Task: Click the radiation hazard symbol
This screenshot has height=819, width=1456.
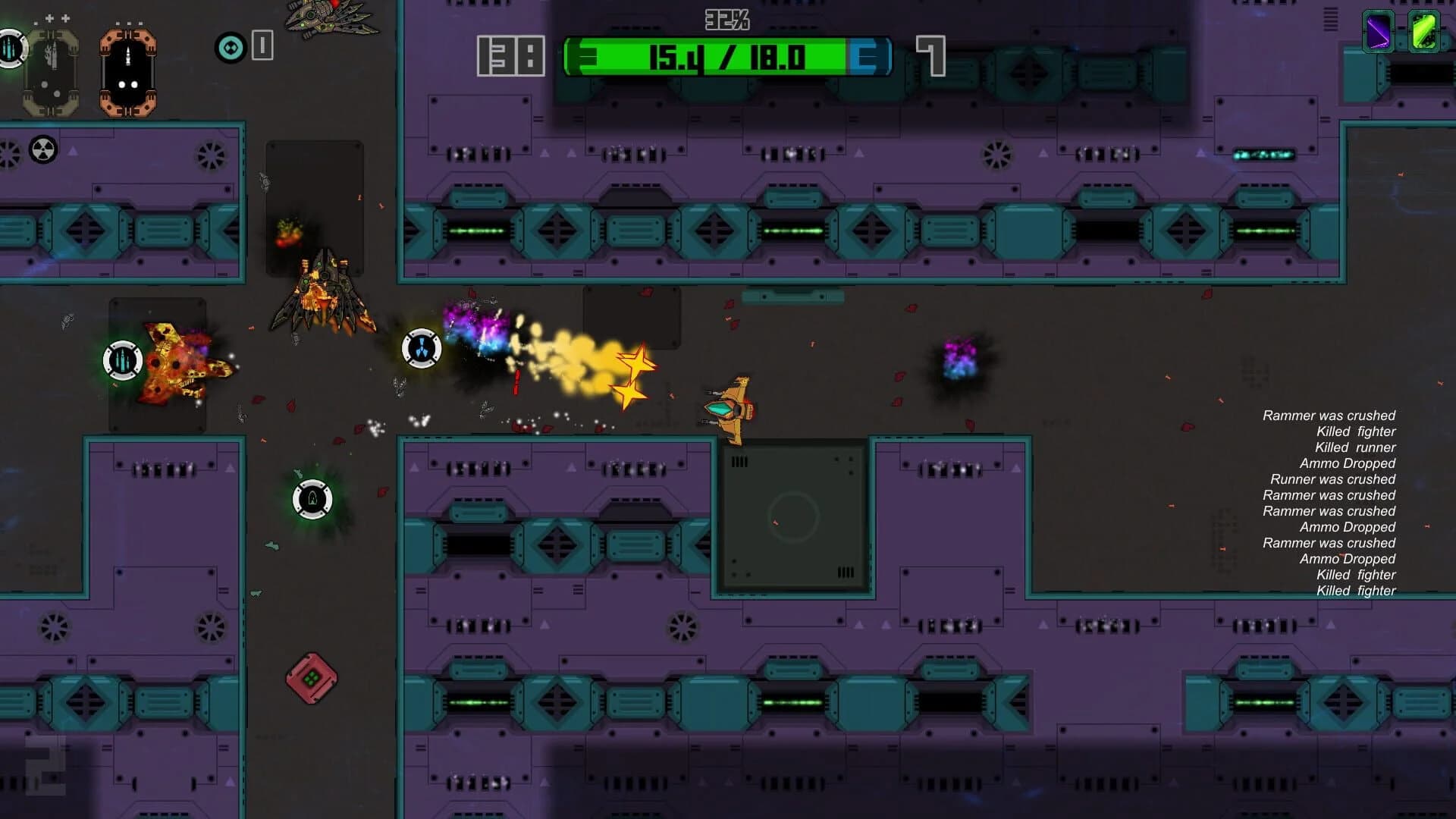Action: 43,149
